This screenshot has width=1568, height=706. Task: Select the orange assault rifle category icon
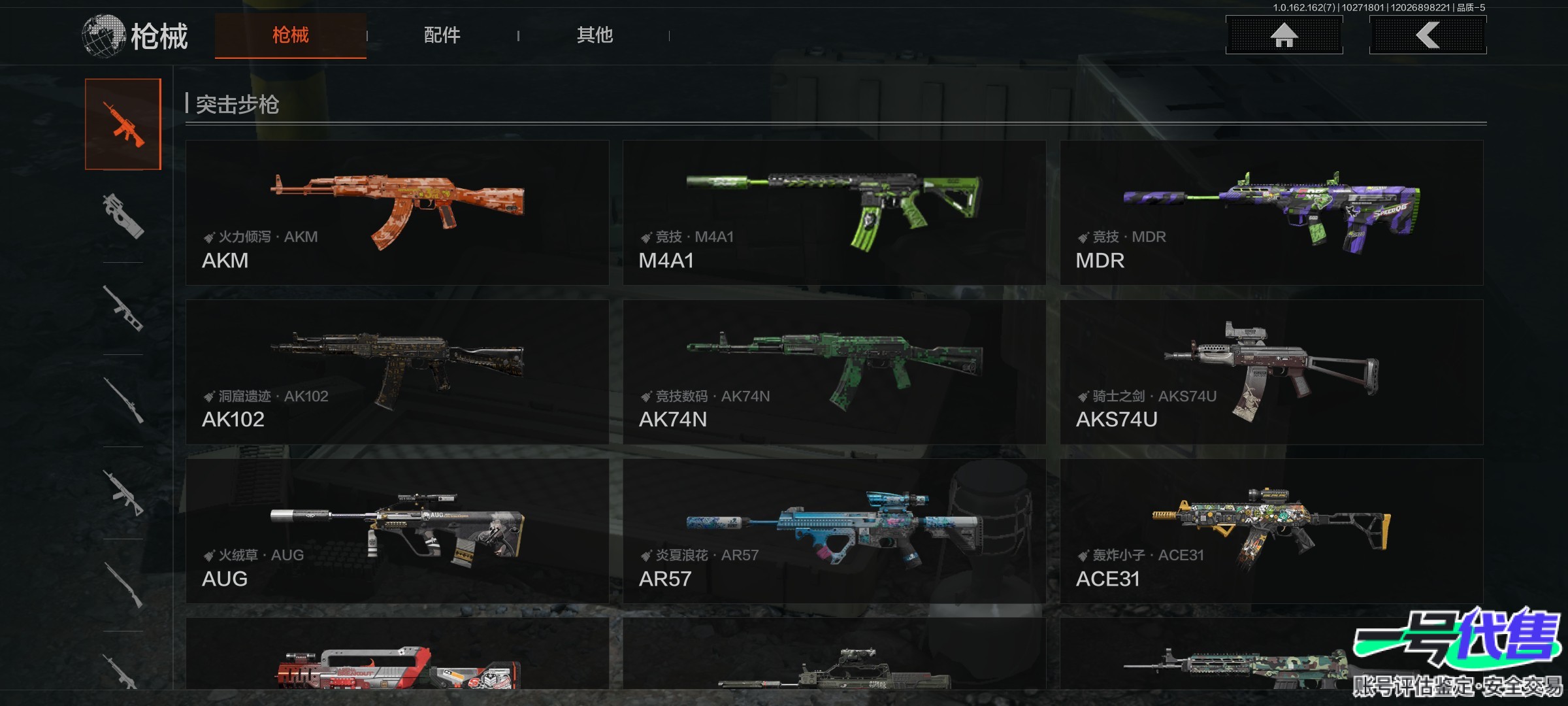123,124
